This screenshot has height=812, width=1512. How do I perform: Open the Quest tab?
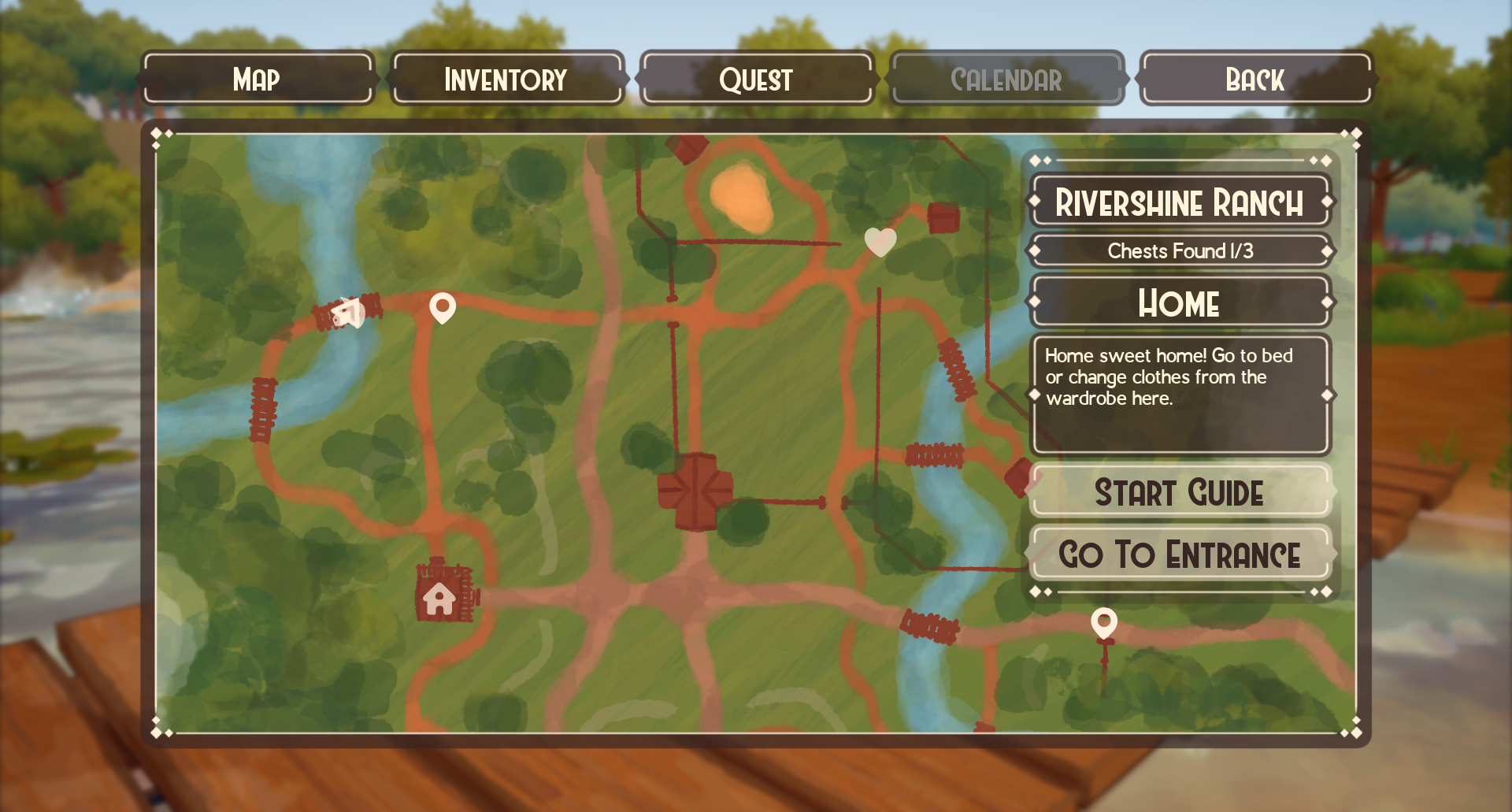757,79
